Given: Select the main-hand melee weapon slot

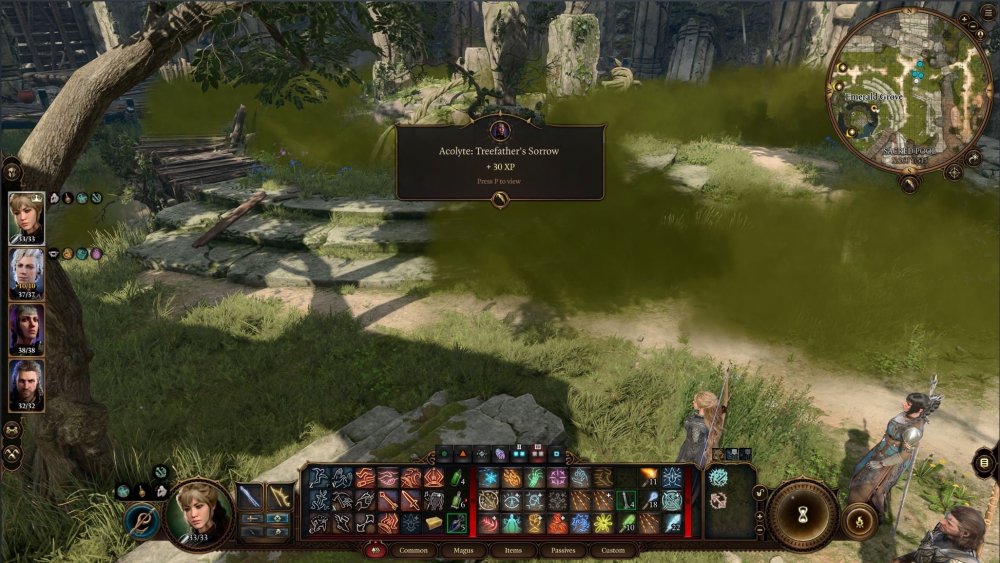Looking at the screenshot, I should tap(250, 496).
